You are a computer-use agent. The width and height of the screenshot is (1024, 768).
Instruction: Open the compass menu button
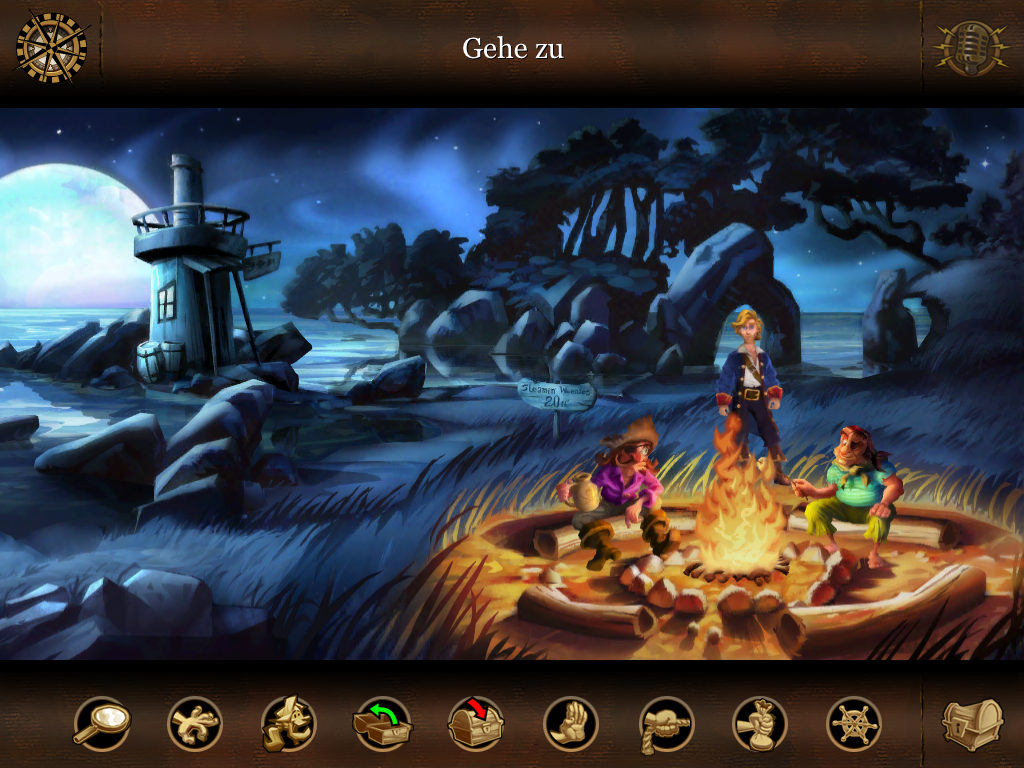(52, 47)
